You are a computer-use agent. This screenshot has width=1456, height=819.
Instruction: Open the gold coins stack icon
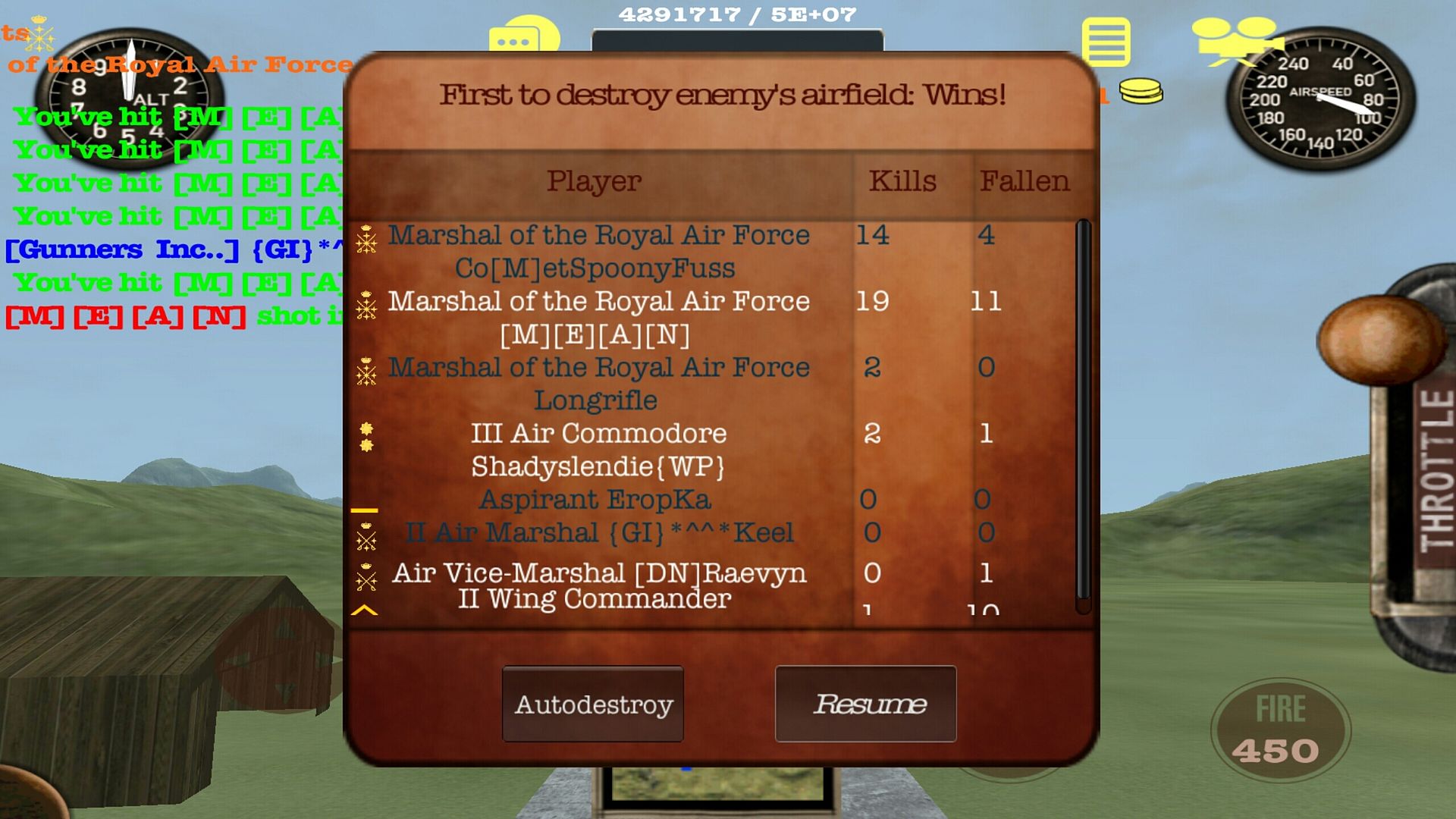pyautogui.click(x=1141, y=92)
